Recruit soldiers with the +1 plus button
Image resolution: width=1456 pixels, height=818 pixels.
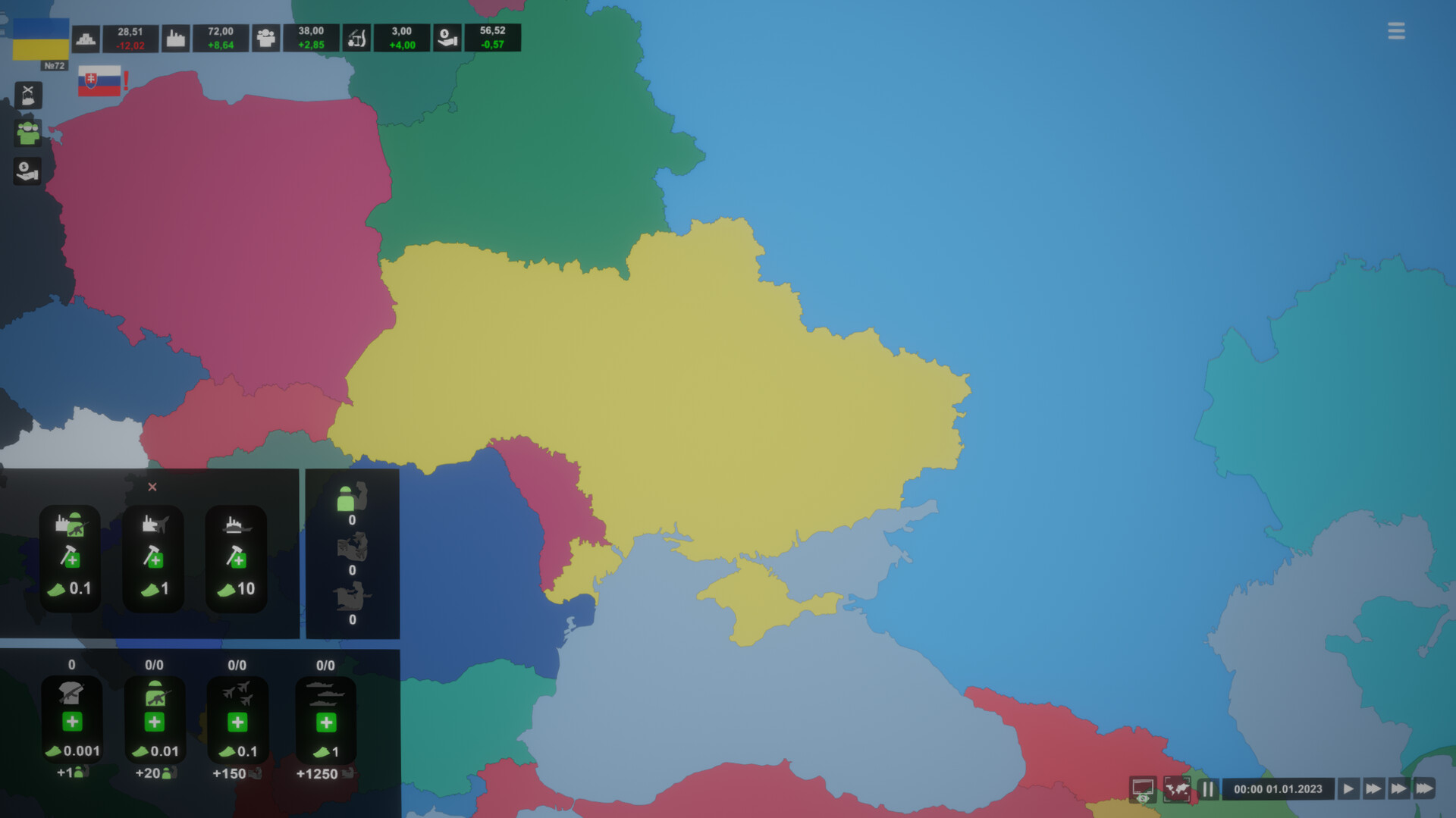72,721
